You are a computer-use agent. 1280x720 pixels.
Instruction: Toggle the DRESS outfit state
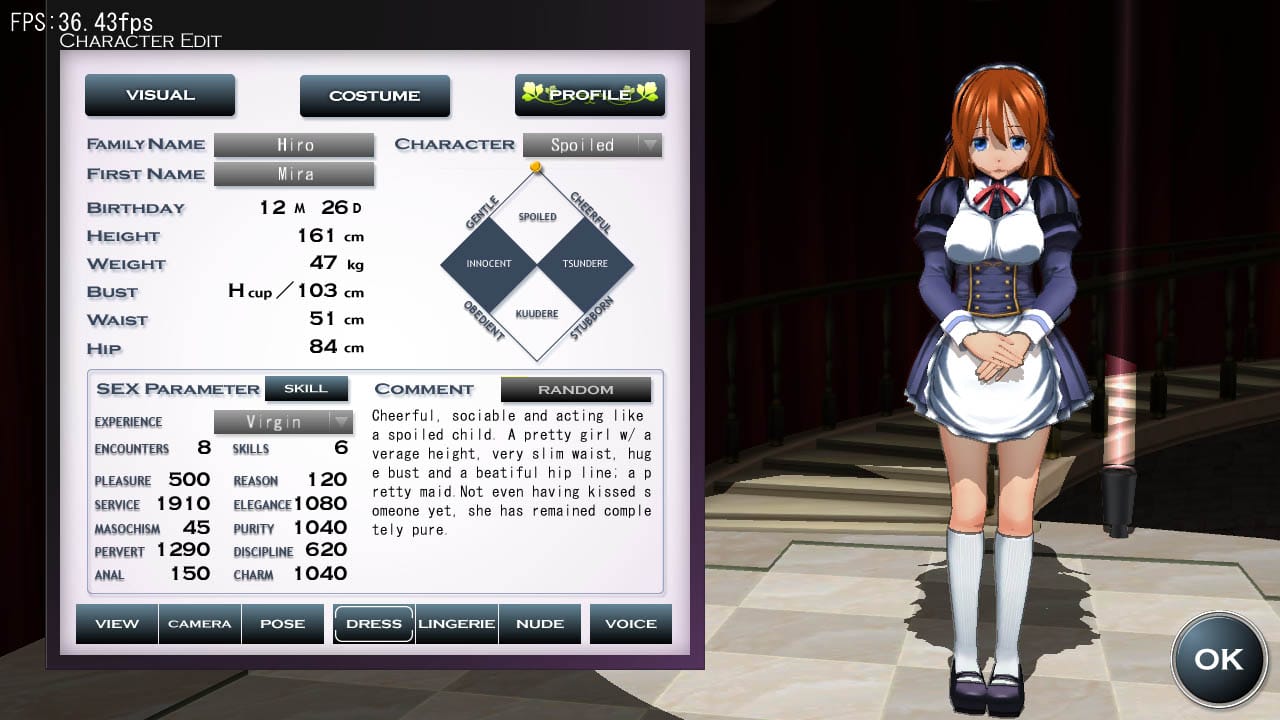[x=373, y=623]
